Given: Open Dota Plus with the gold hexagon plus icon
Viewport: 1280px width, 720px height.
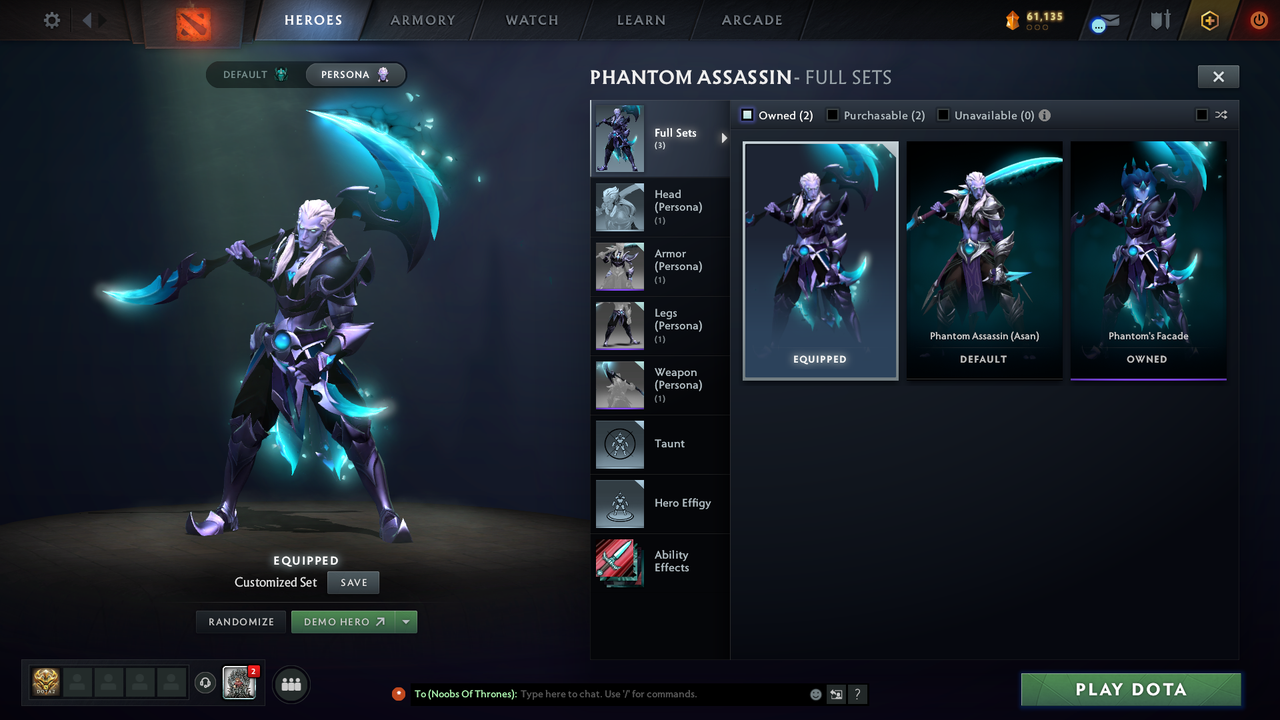Looking at the screenshot, I should tap(1209, 20).
